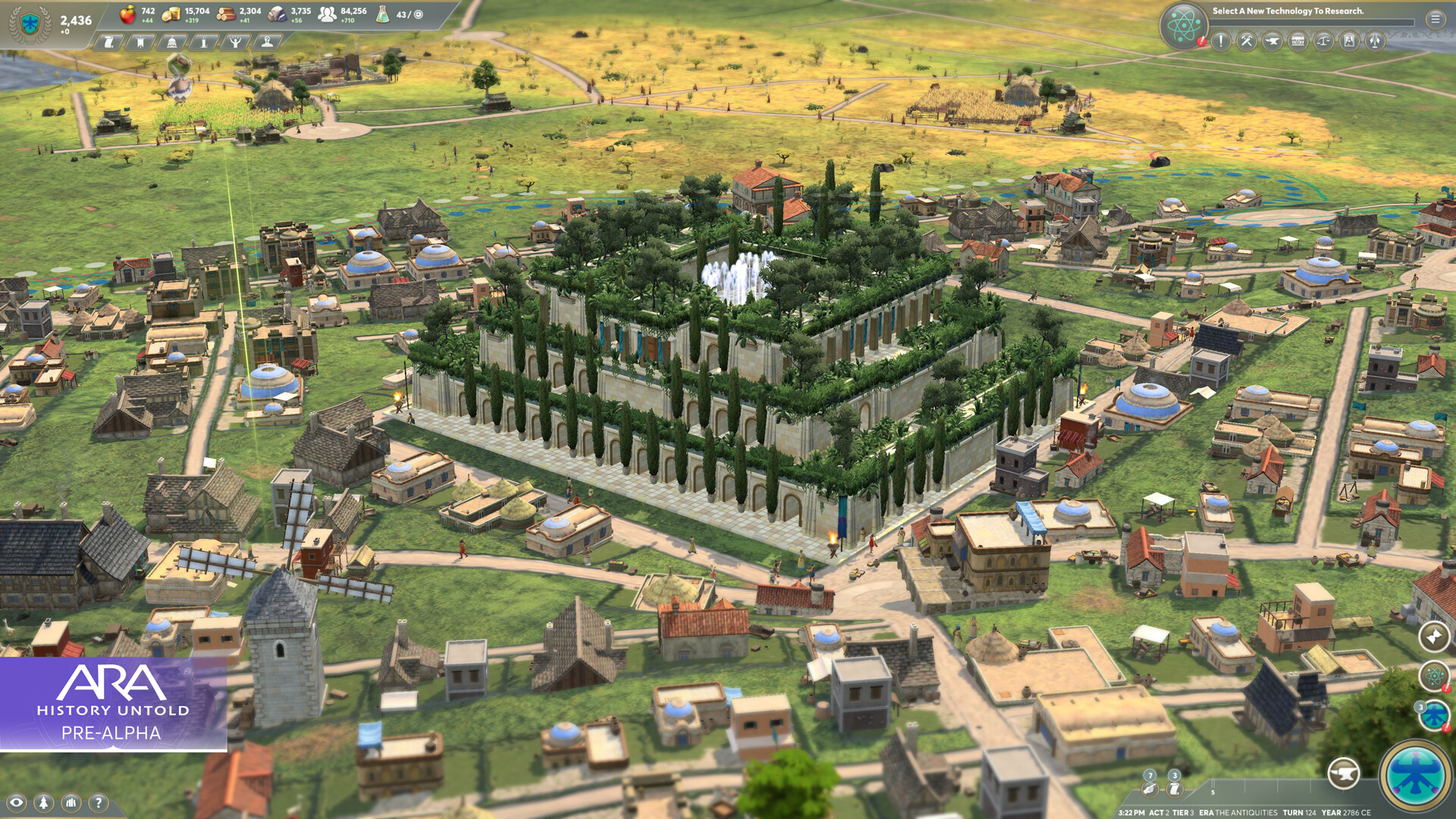The width and height of the screenshot is (1456, 819).
Task: Expand the hand notification showing badge 7
Action: [x=1150, y=789]
